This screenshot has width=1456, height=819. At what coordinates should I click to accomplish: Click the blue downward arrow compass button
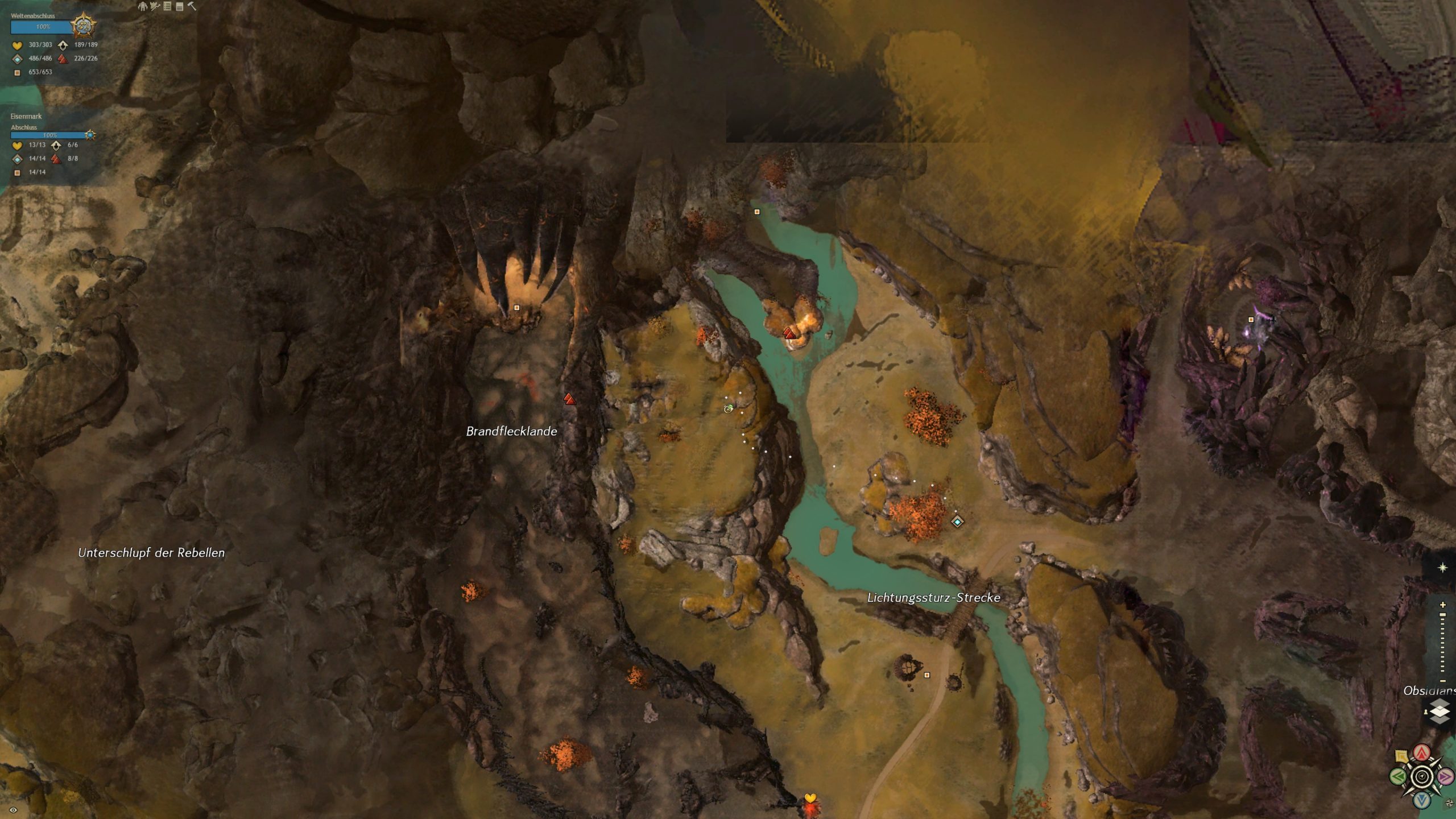pyautogui.click(x=1422, y=800)
